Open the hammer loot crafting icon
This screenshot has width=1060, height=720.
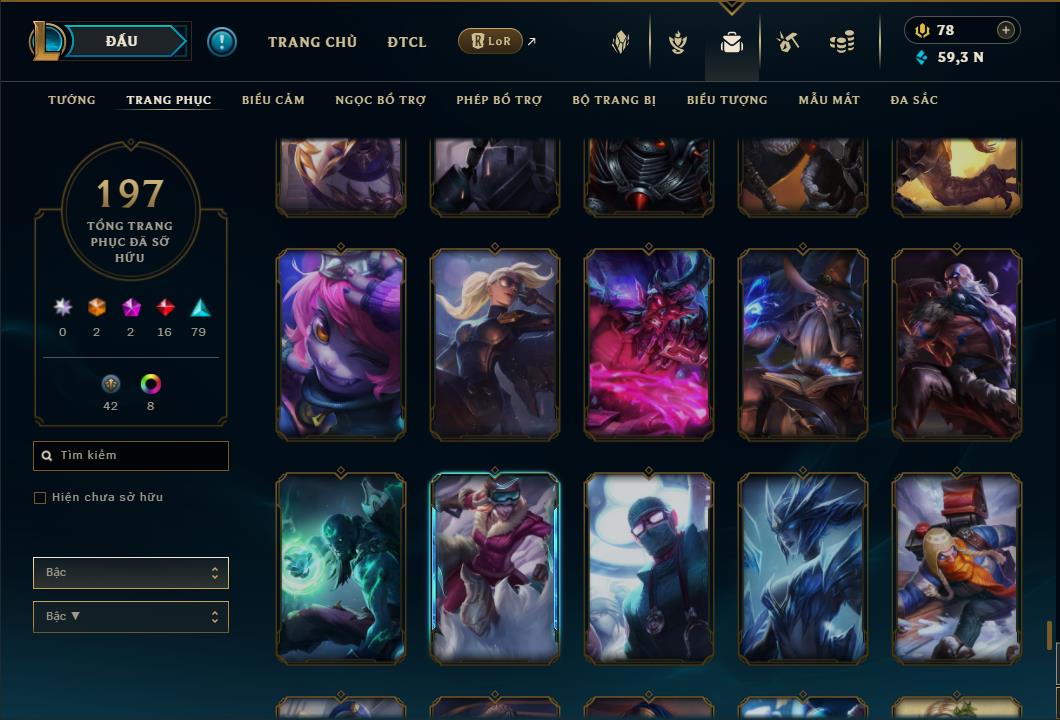(788, 43)
